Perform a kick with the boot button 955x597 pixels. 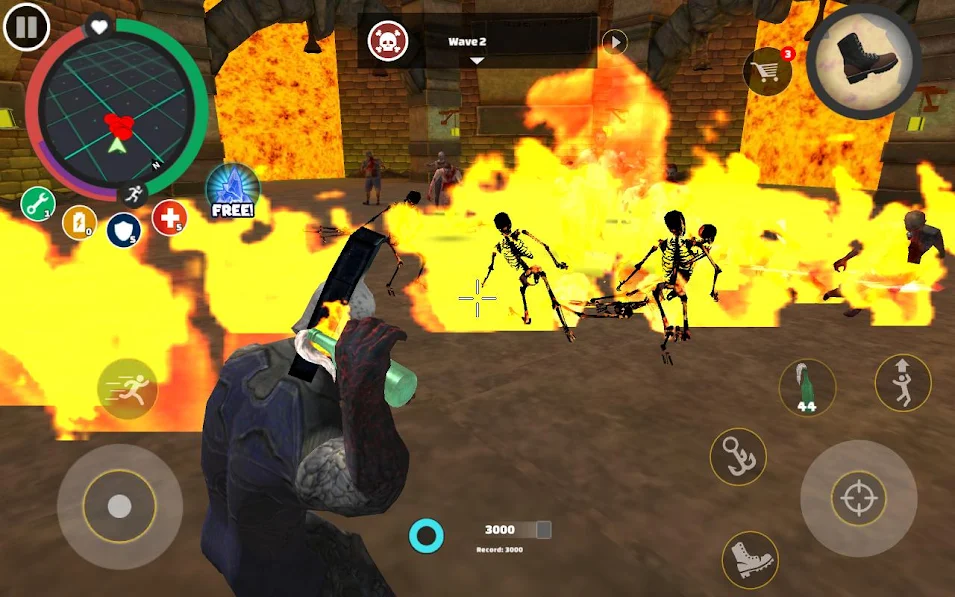point(750,559)
